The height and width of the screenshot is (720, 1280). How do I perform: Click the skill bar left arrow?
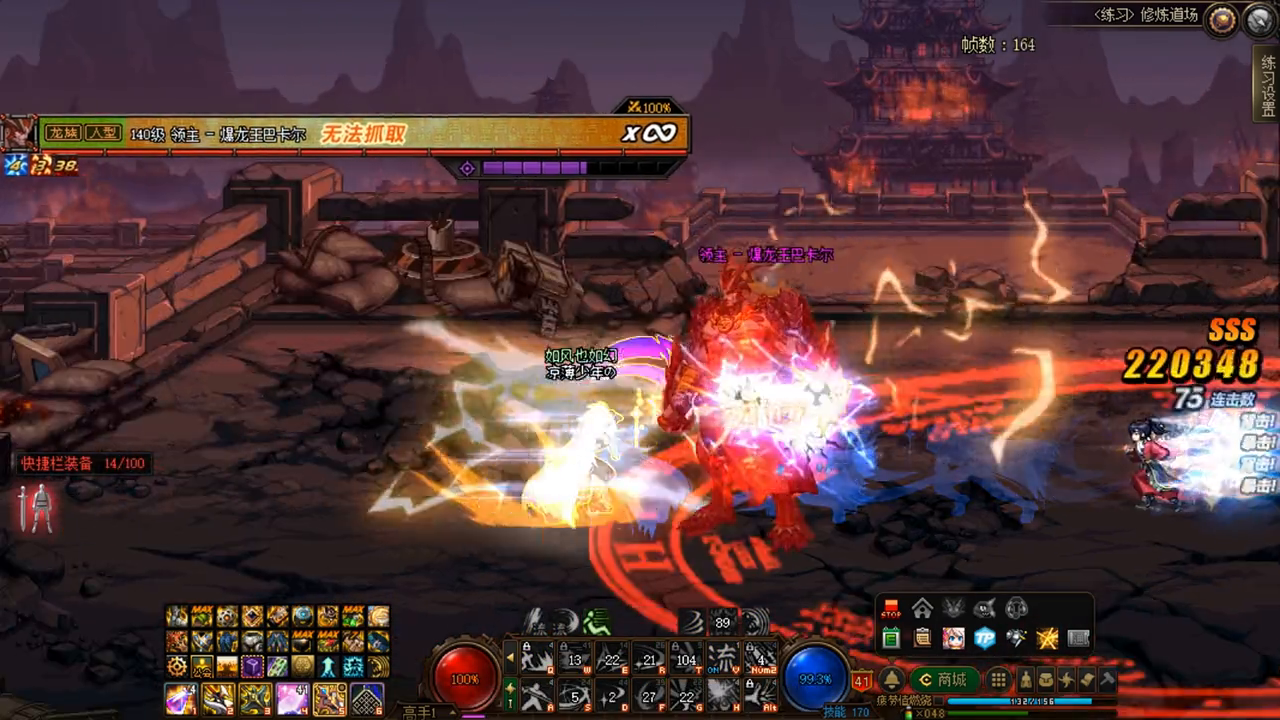(x=510, y=657)
